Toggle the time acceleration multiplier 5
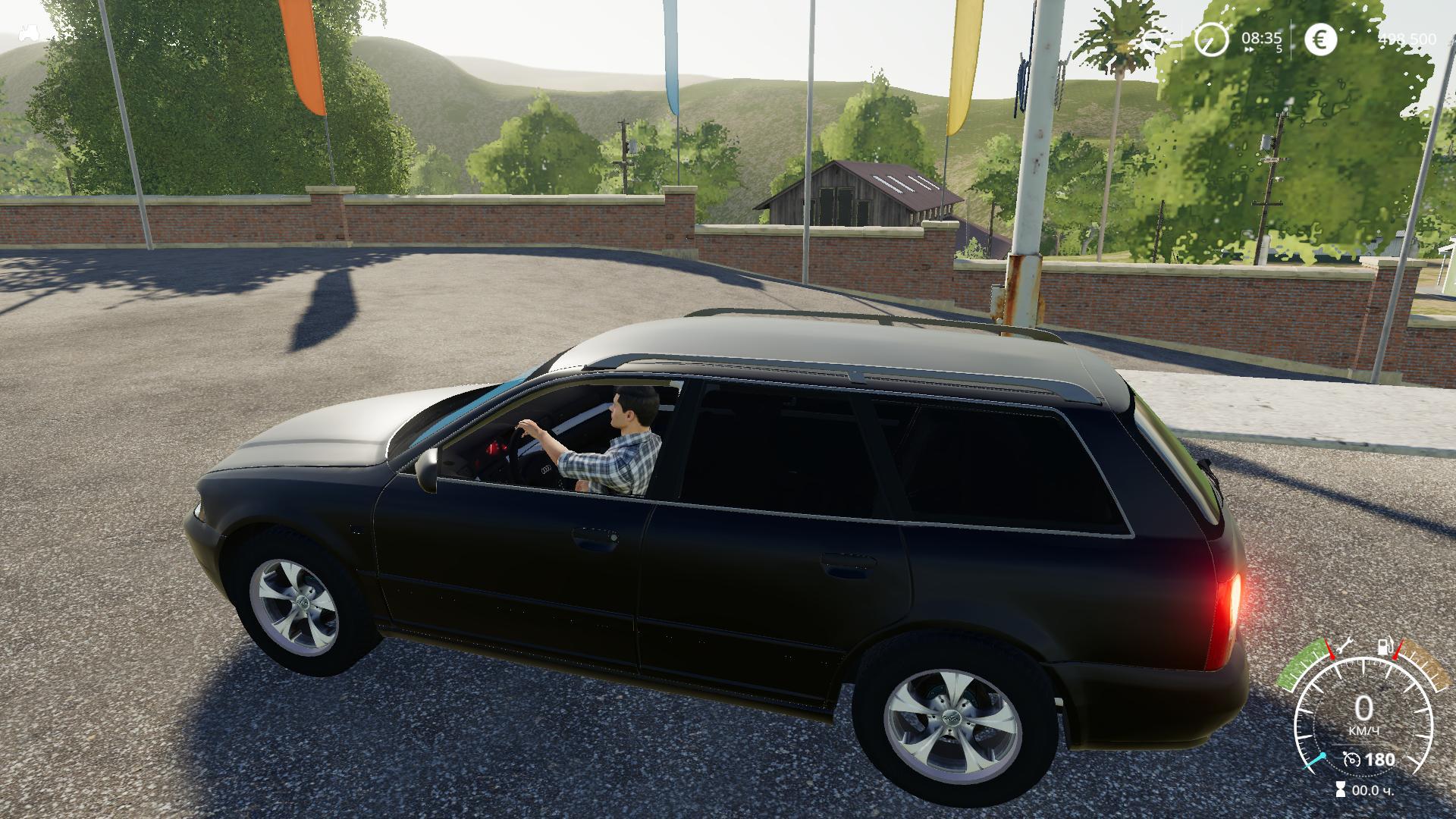1456x819 pixels. [1280, 48]
